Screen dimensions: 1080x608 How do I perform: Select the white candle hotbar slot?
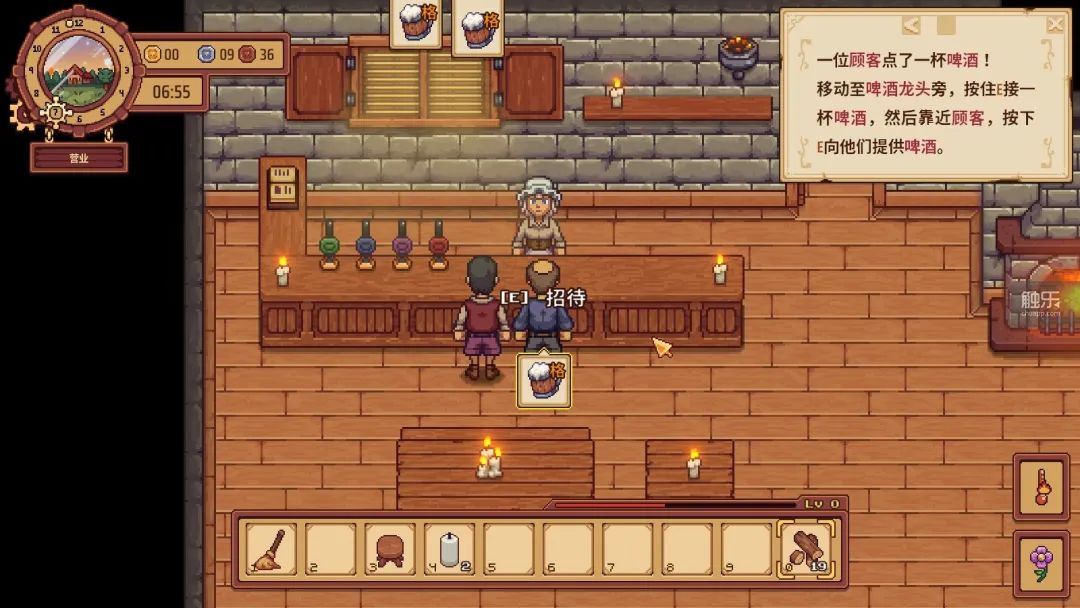coord(450,549)
